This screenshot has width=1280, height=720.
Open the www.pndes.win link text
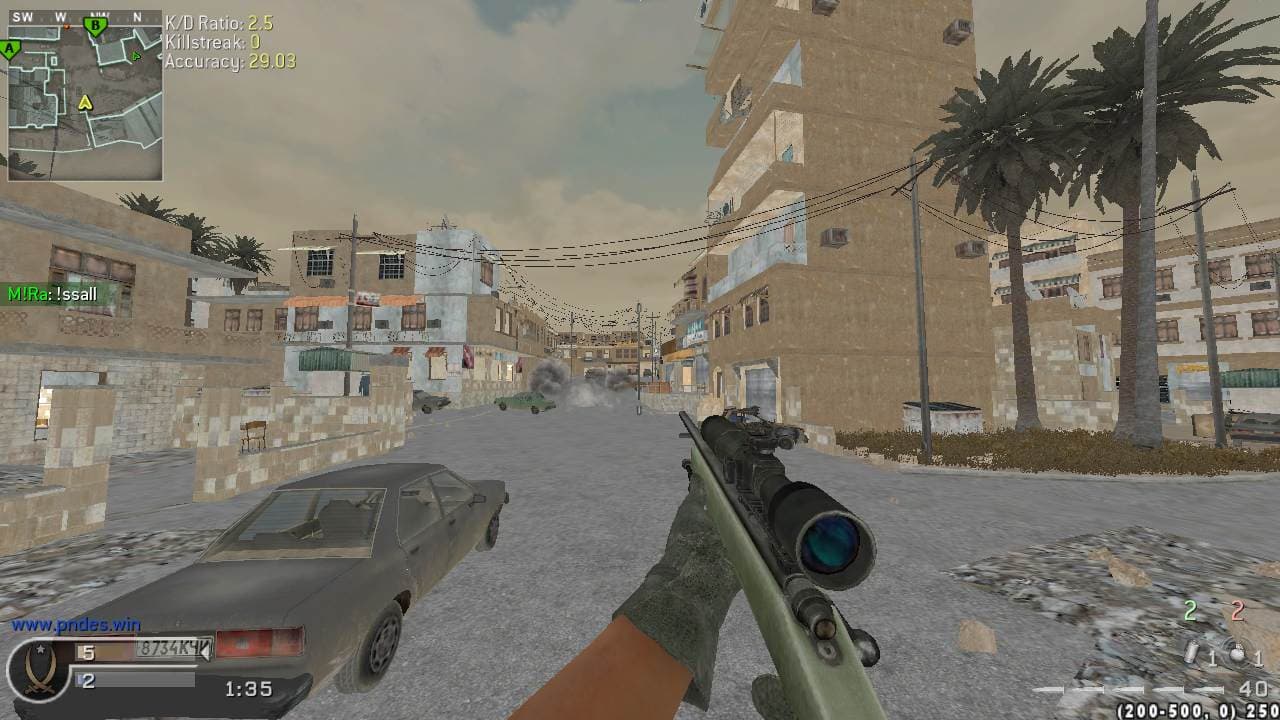[x=76, y=624]
